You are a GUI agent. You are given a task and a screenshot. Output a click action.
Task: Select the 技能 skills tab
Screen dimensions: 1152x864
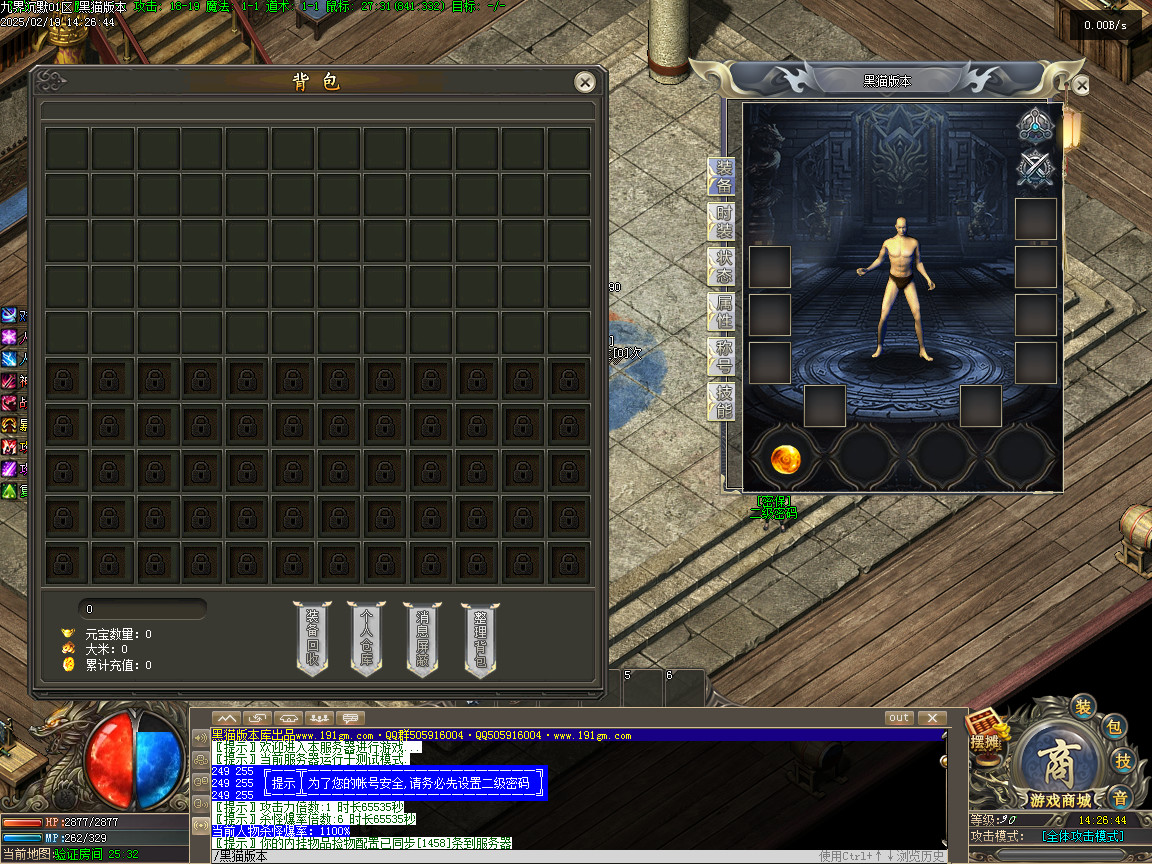coord(722,402)
